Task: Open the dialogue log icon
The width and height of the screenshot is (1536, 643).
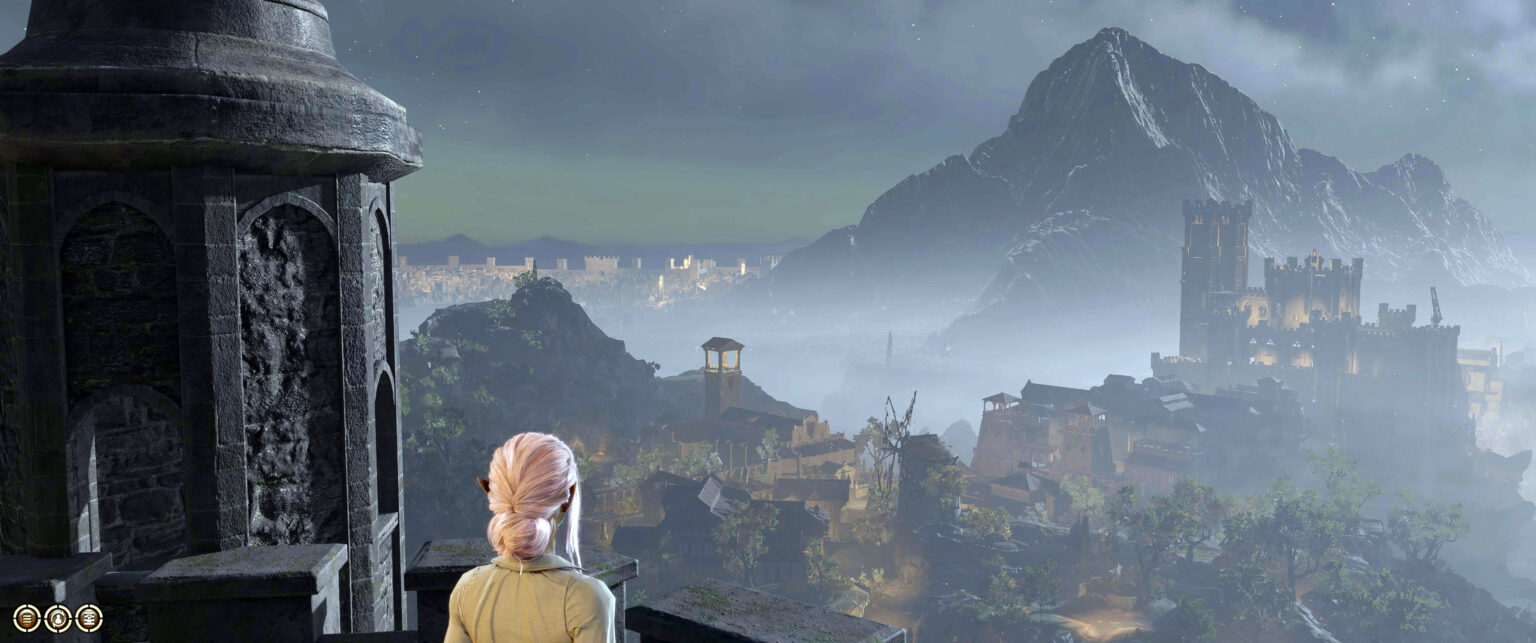Action: tap(89, 618)
